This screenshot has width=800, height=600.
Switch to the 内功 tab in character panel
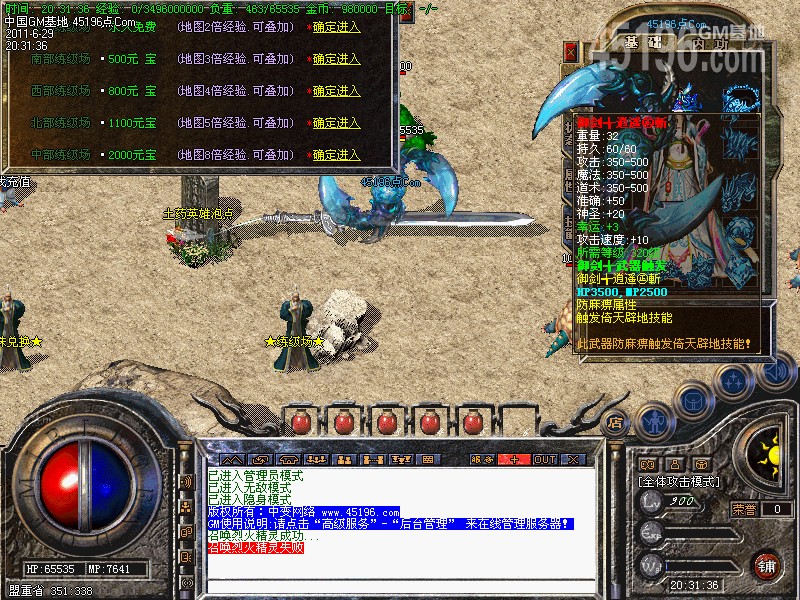pyautogui.click(x=704, y=43)
